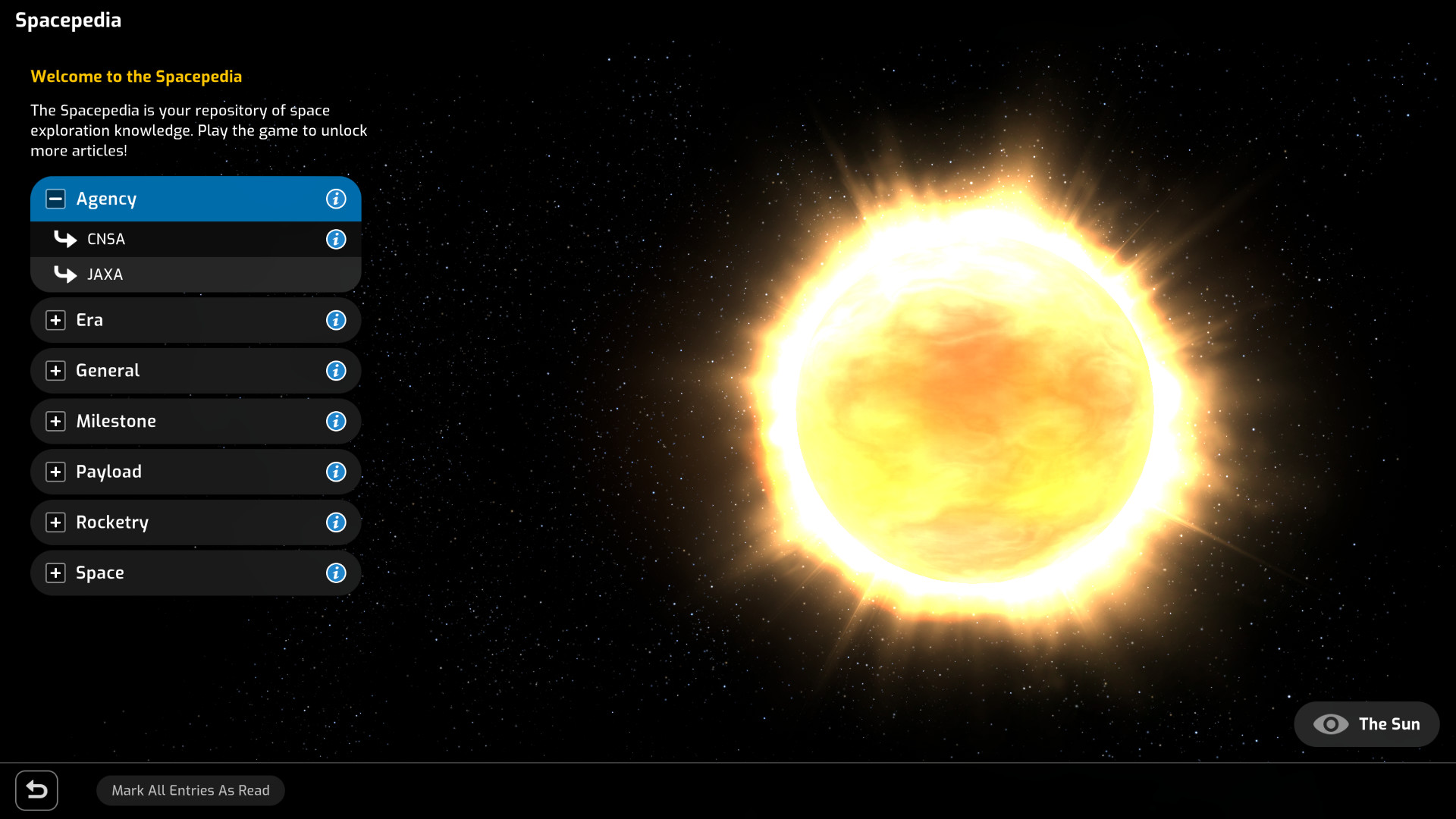Open the Milestone info entry

click(336, 421)
